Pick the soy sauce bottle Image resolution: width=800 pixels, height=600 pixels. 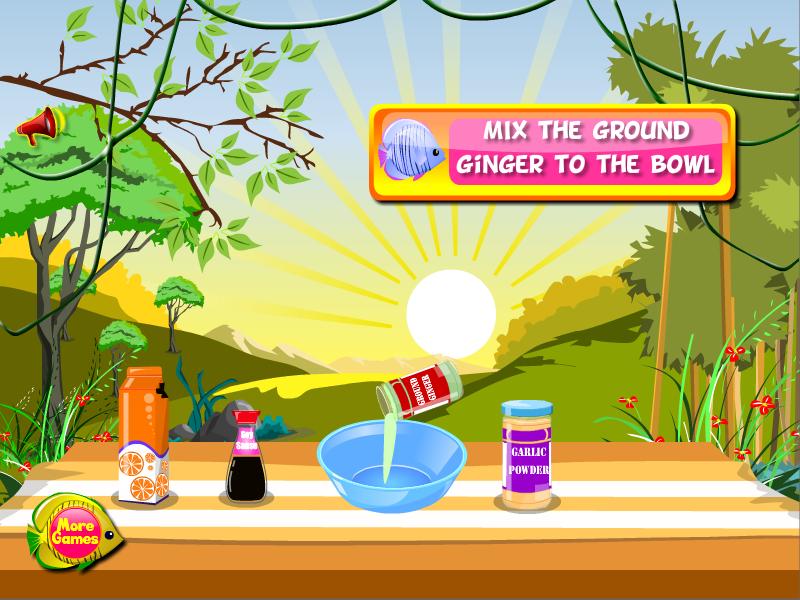(245, 456)
